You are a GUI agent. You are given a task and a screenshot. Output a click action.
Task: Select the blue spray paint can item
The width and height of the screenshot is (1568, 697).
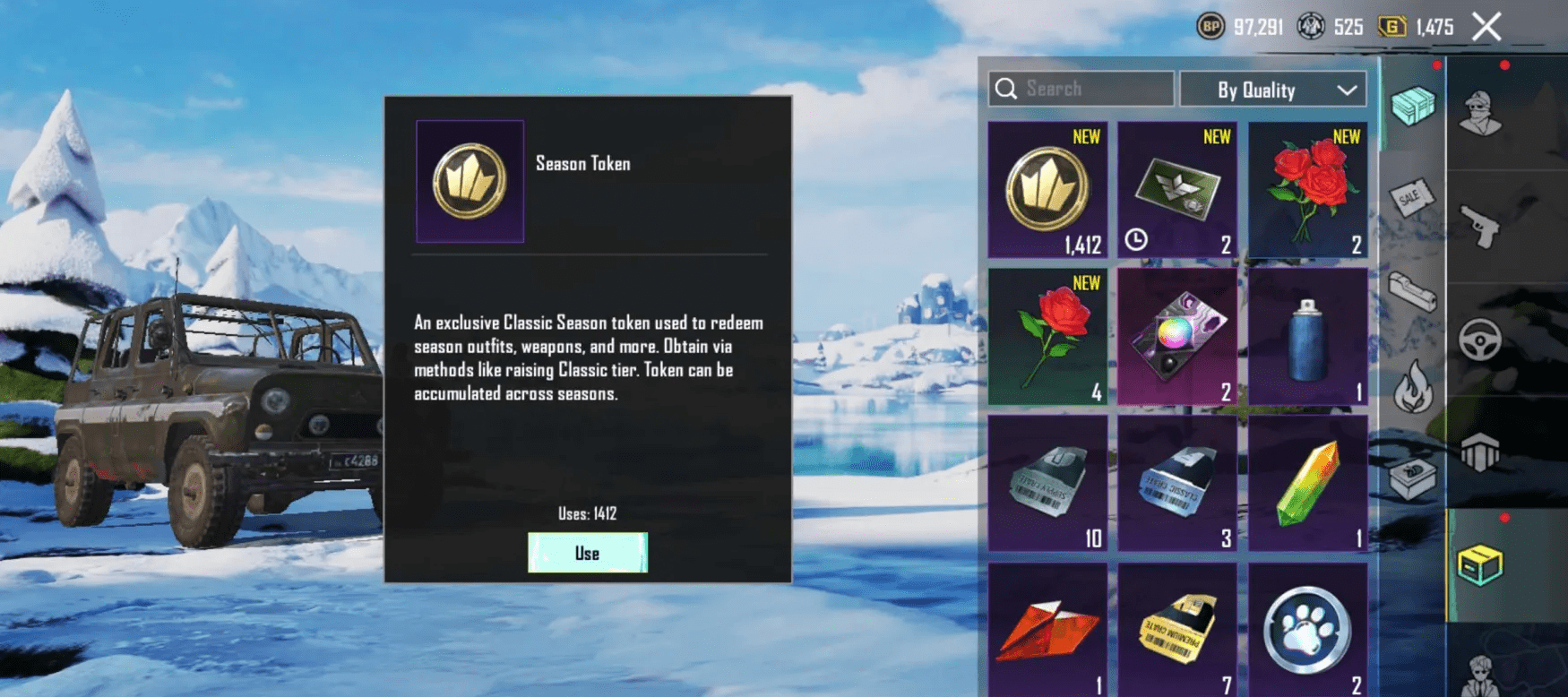pos(1308,336)
